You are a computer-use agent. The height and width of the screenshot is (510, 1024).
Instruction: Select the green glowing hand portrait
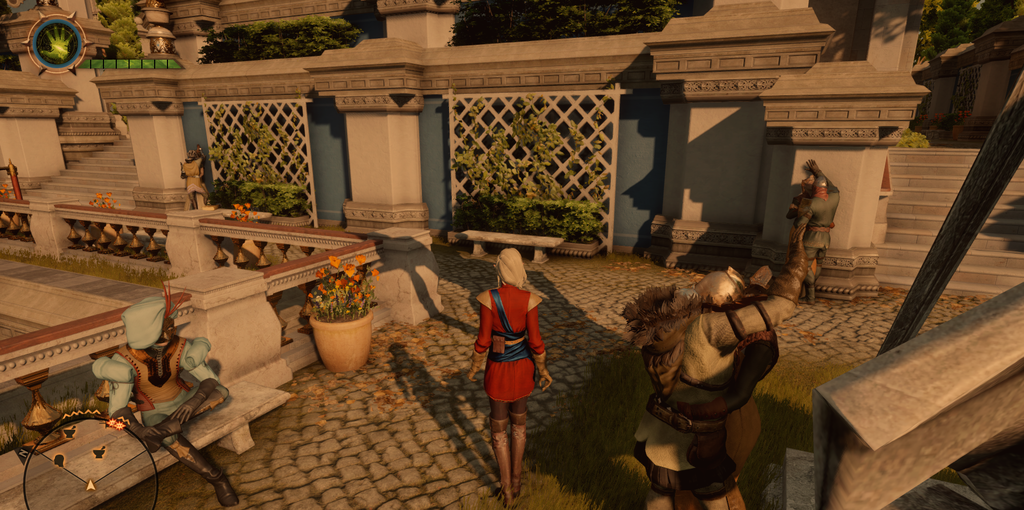(56, 42)
